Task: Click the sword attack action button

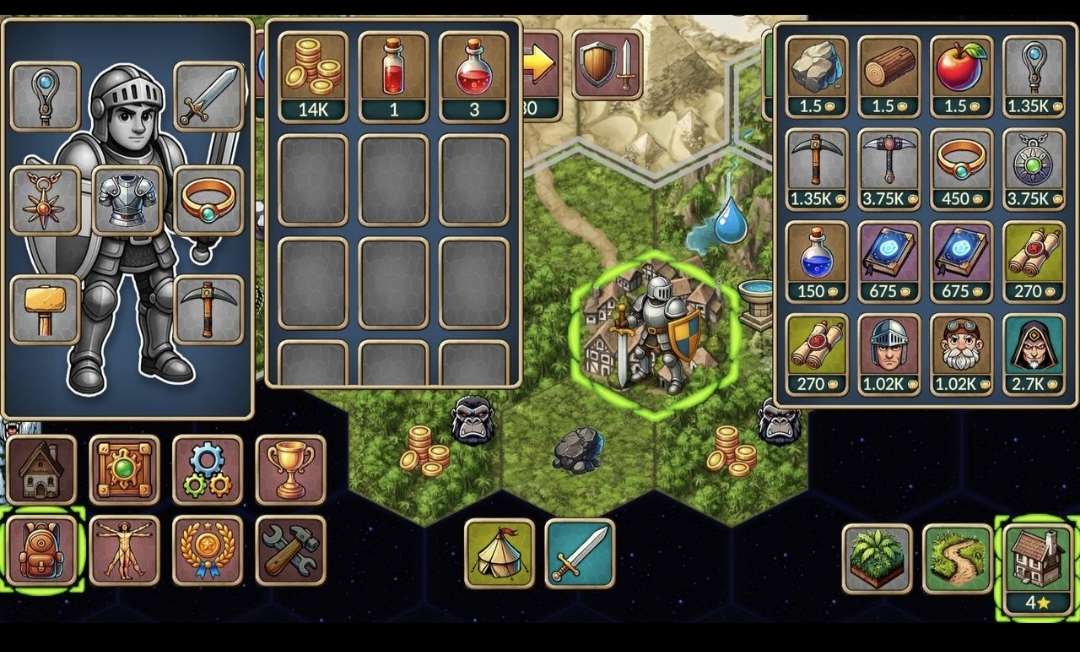Action: [579, 553]
